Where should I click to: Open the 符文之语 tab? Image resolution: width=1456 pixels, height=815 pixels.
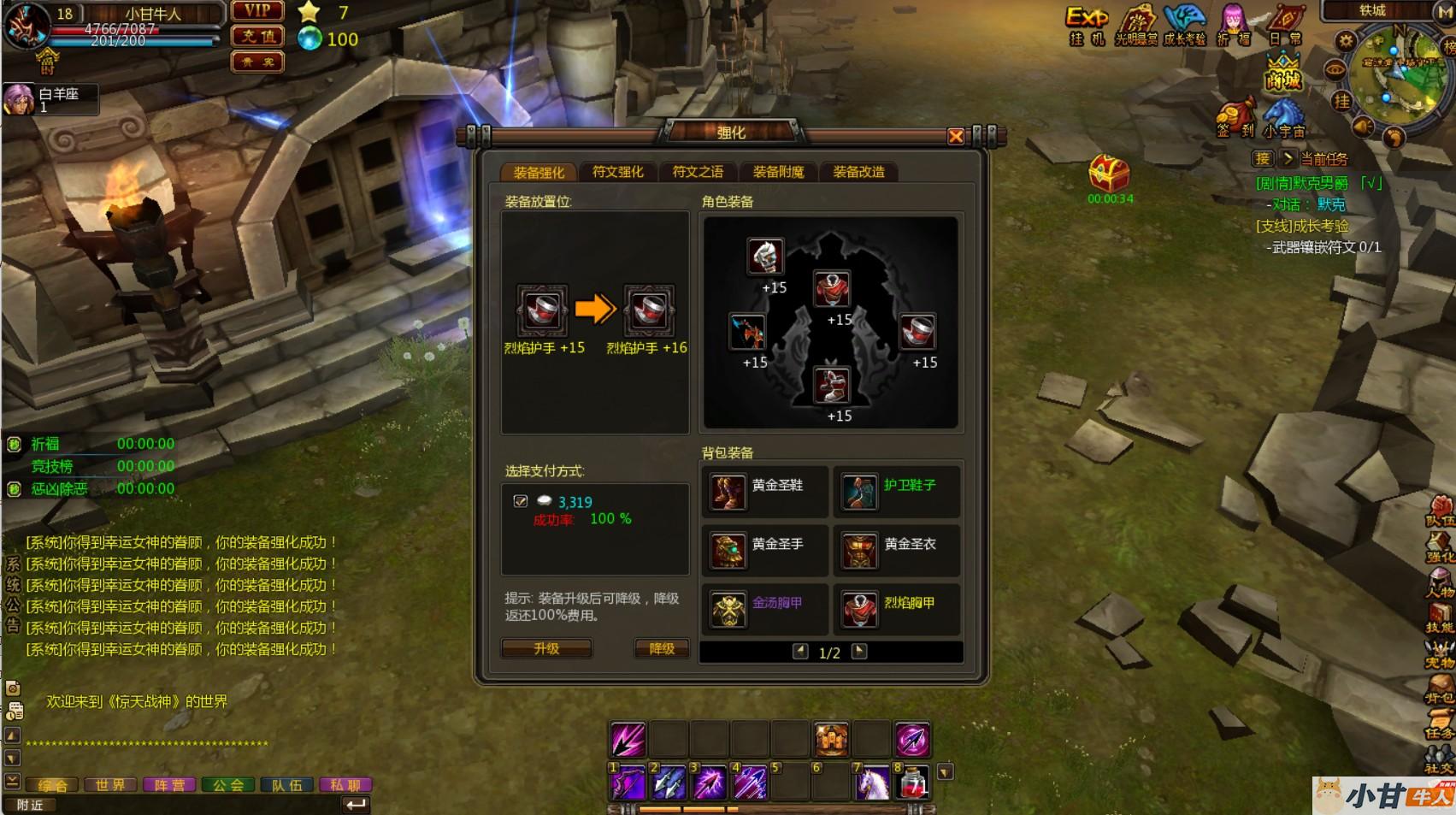click(x=698, y=172)
